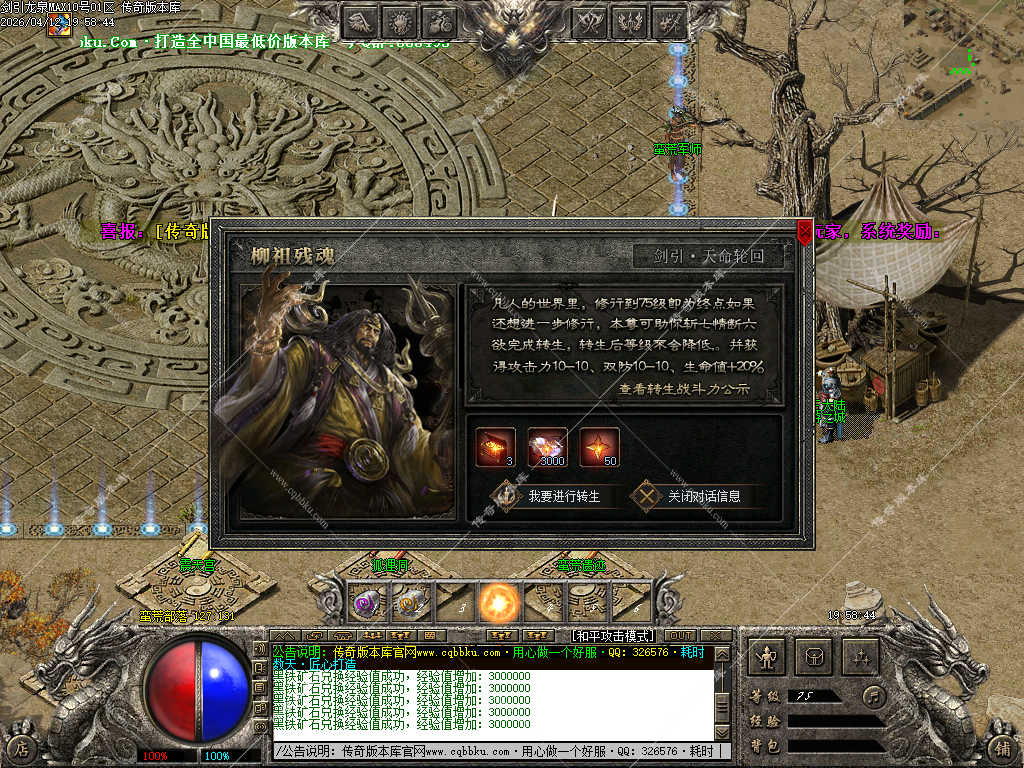1024x768 pixels.
Task: Open the 查看转生战斗力公示 link
Action: tap(683, 389)
